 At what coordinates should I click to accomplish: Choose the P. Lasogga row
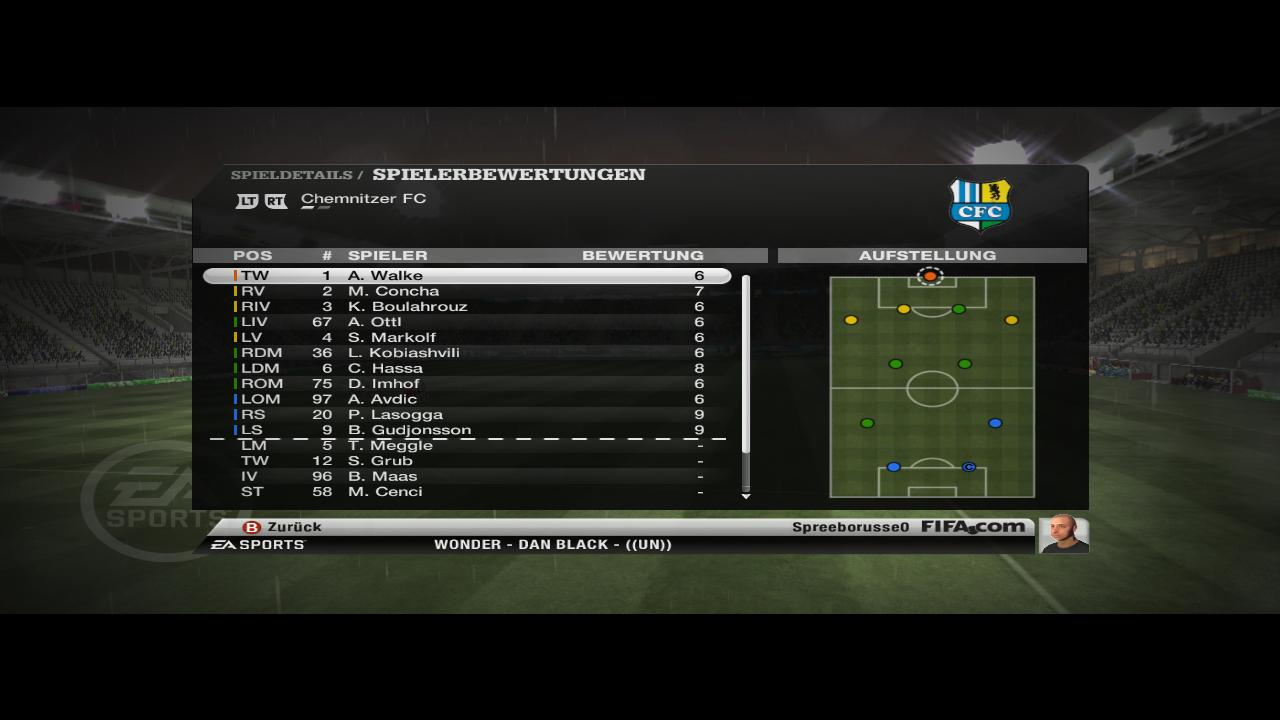467,415
